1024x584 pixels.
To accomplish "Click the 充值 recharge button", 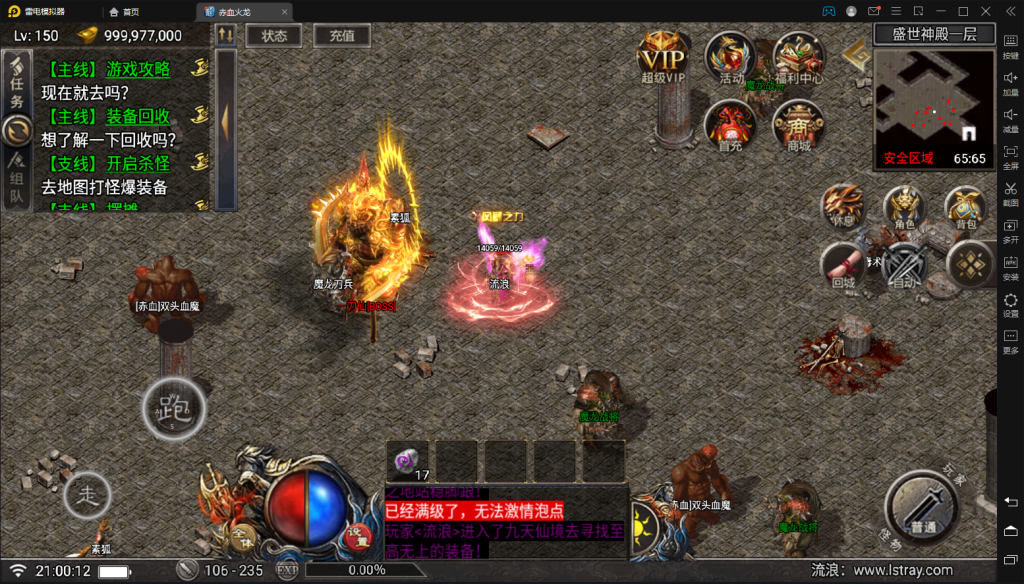I will [x=342, y=35].
